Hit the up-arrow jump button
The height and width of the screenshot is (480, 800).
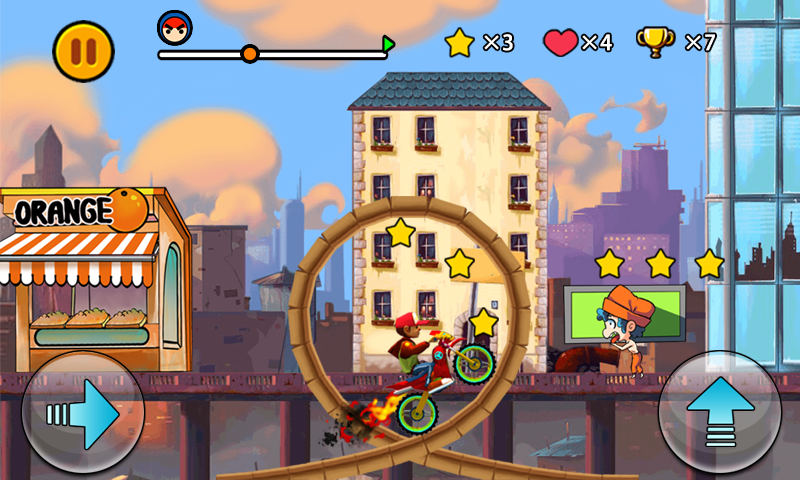tap(720, 413)
